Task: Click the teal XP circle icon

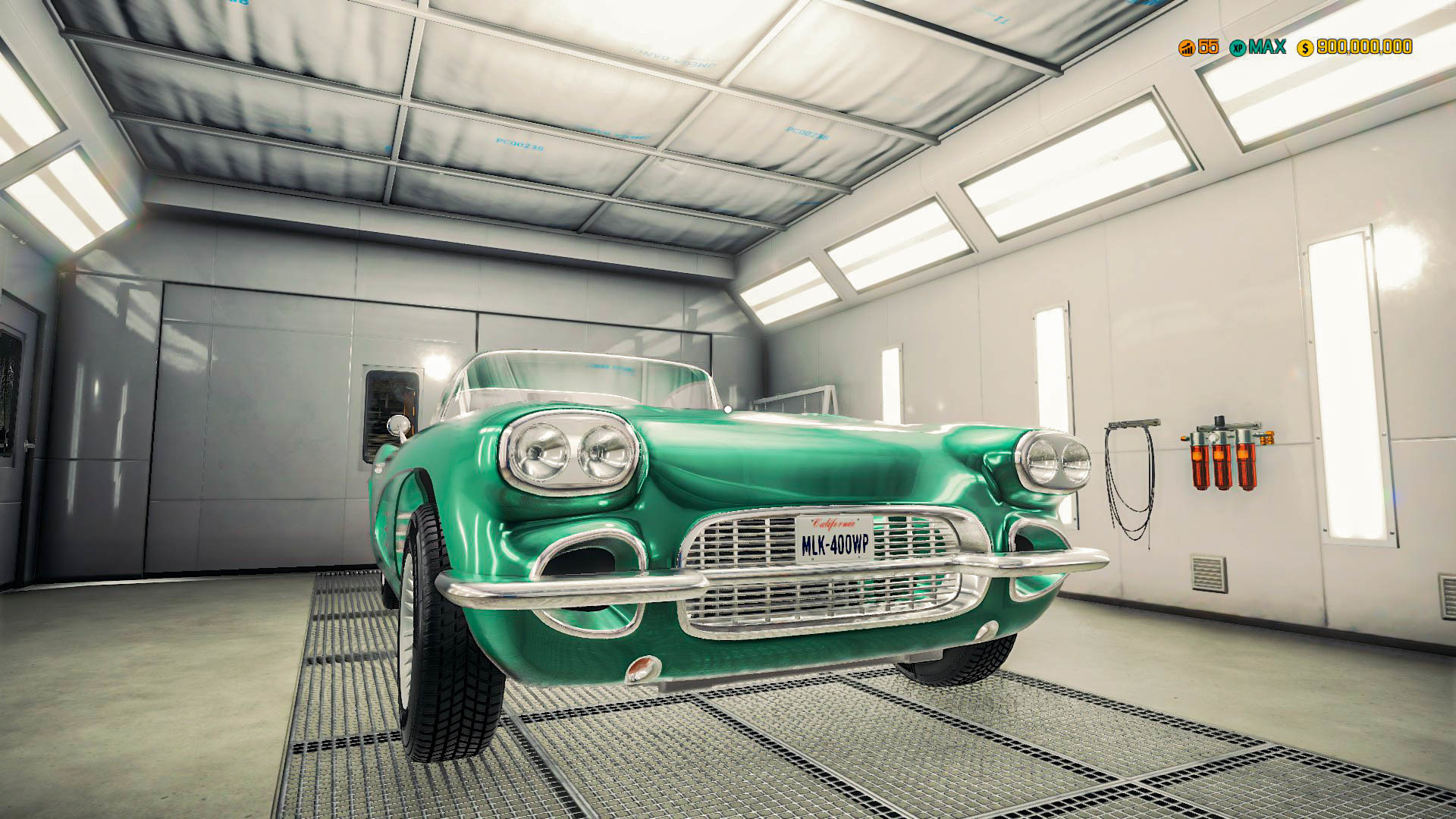Action: 1238,48
